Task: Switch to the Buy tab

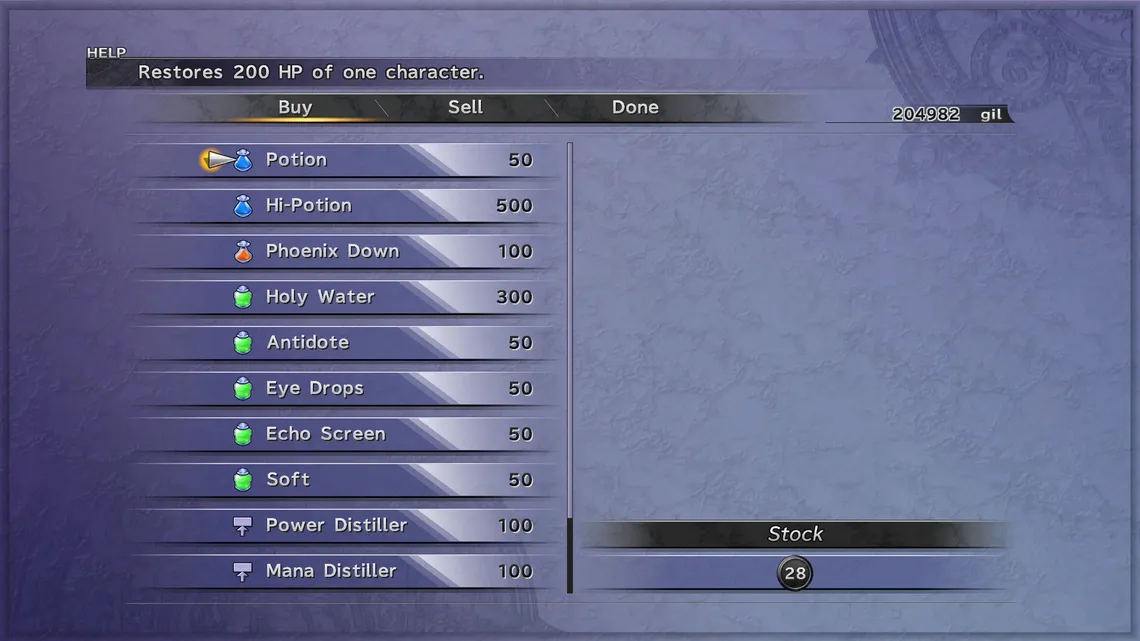Action: tap(295, 107)
